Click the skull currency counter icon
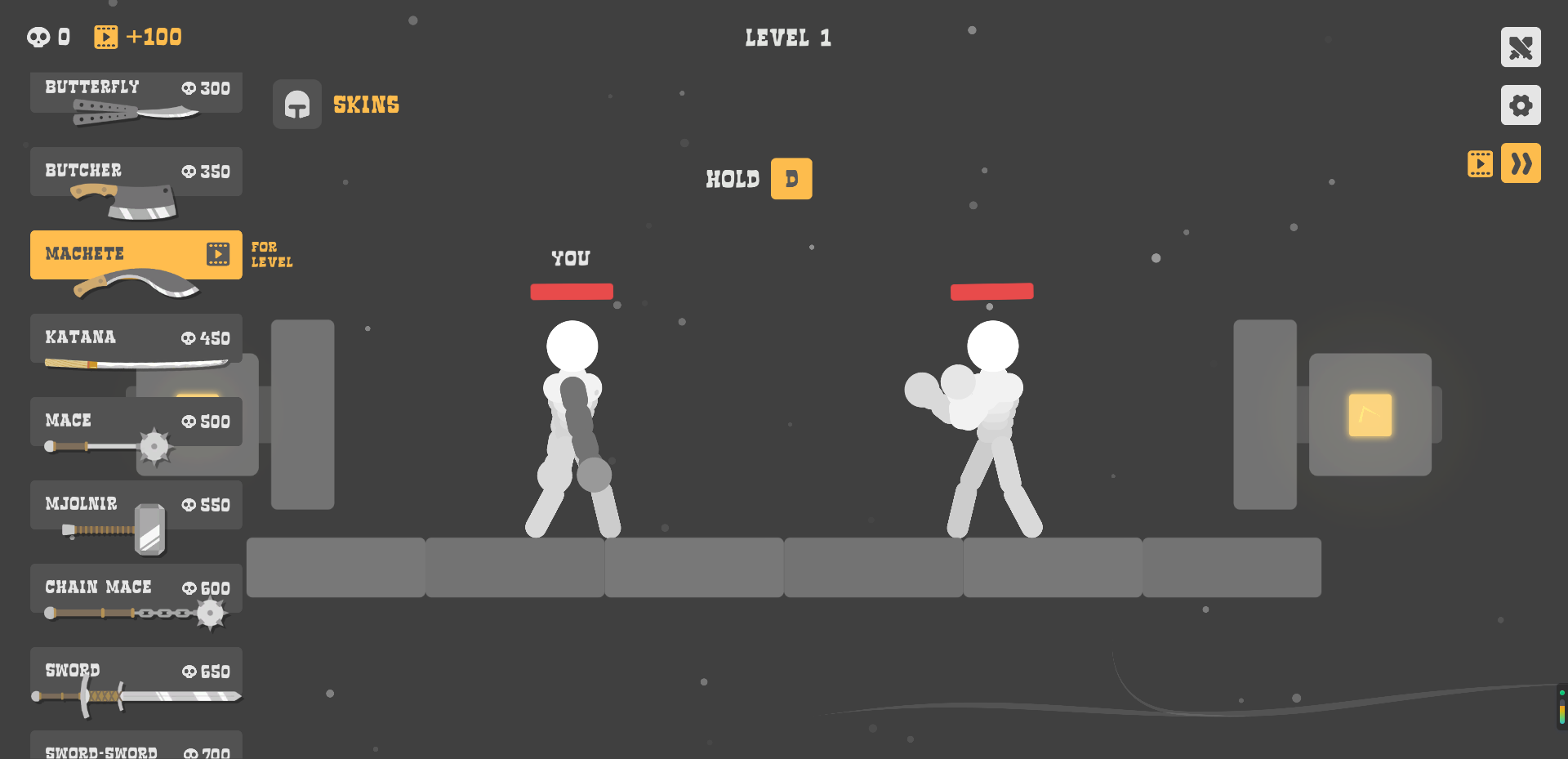The width and height of the screenshot is (1568, 759). [x=38, y=36]
